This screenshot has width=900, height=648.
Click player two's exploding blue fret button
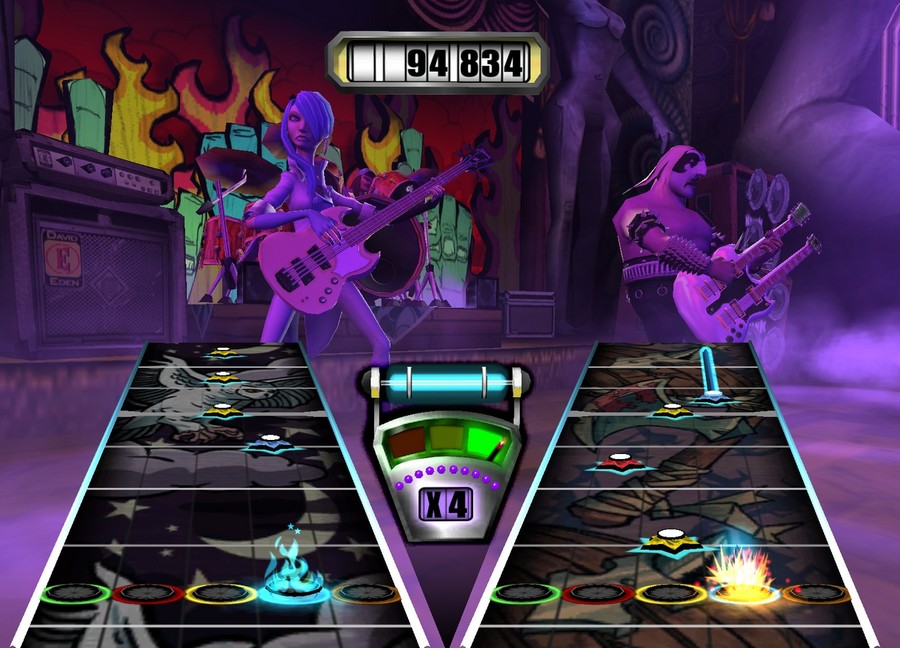(741, 590)
